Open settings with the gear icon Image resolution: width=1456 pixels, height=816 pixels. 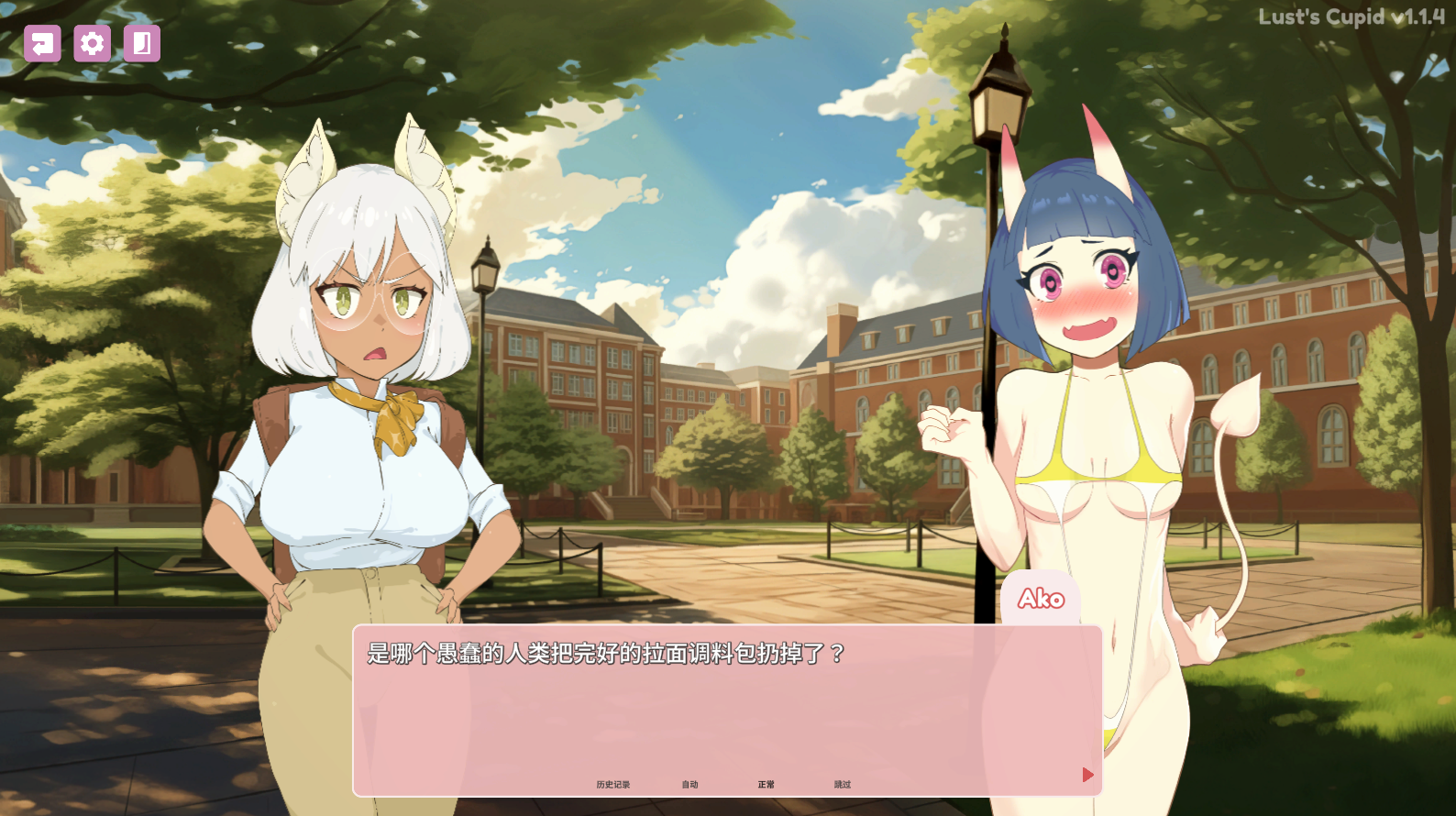pos(92,43)
